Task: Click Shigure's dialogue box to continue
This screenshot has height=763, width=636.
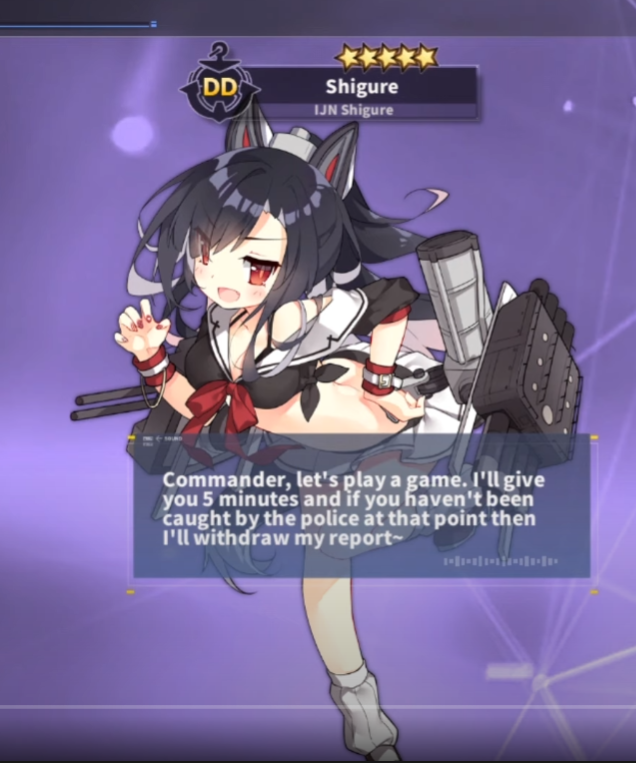Action: pos(361,509)
